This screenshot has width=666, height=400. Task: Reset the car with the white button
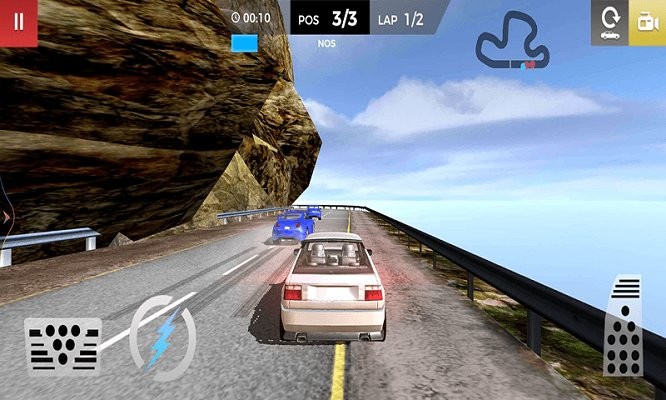tap(609, 22)
